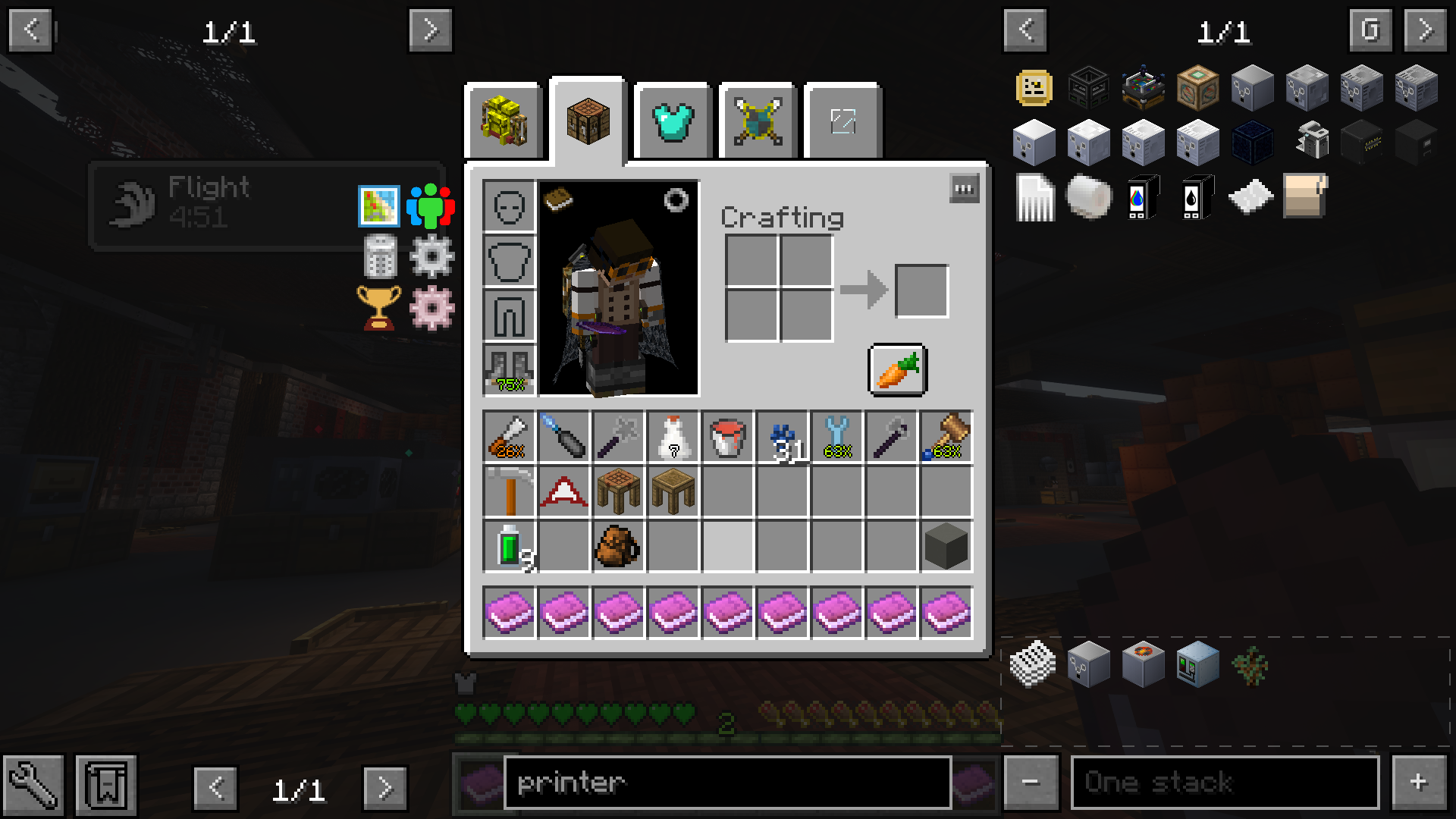Decrease the stack amount with minus

(x=1031, y=783)
